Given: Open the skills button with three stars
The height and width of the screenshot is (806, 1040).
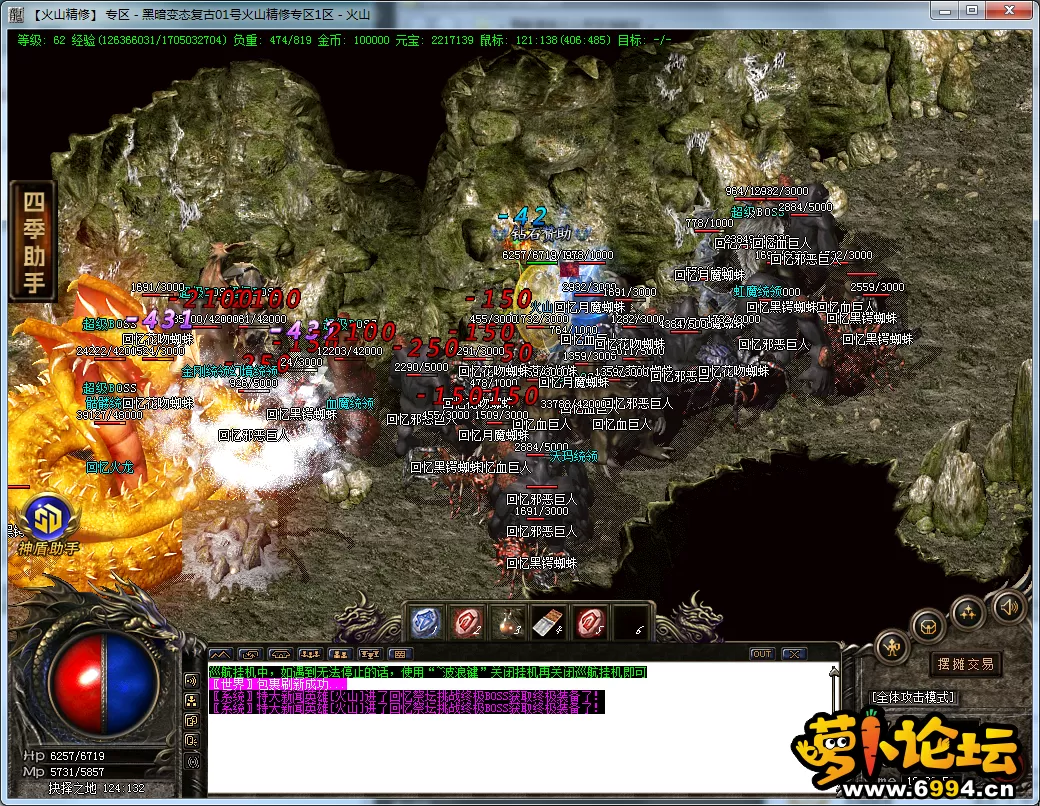Looking at the screenshot, I should [x=968, y=611].
